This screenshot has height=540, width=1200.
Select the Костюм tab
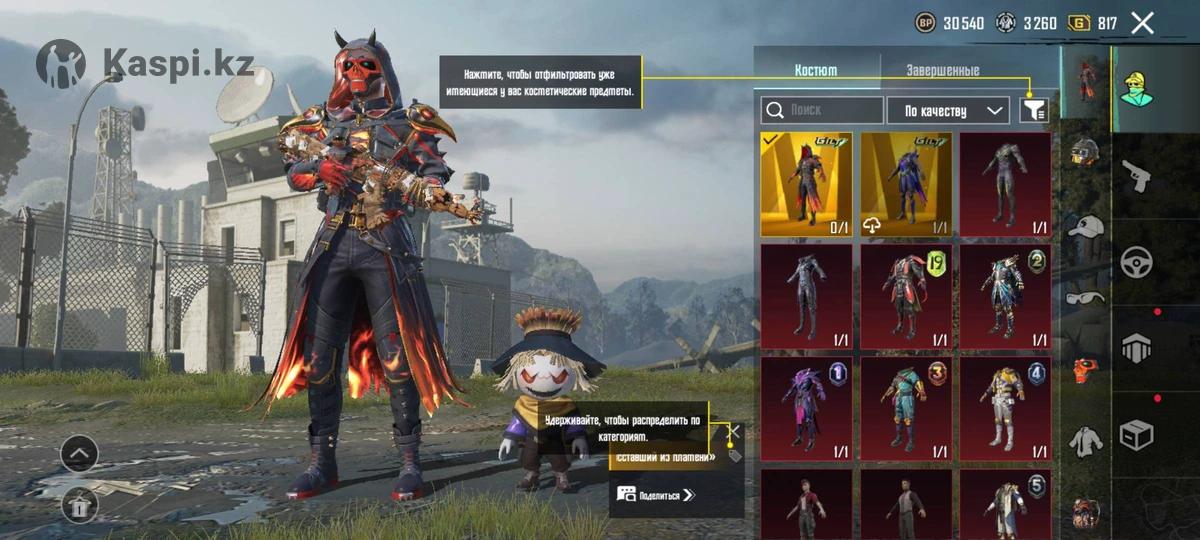816,71
